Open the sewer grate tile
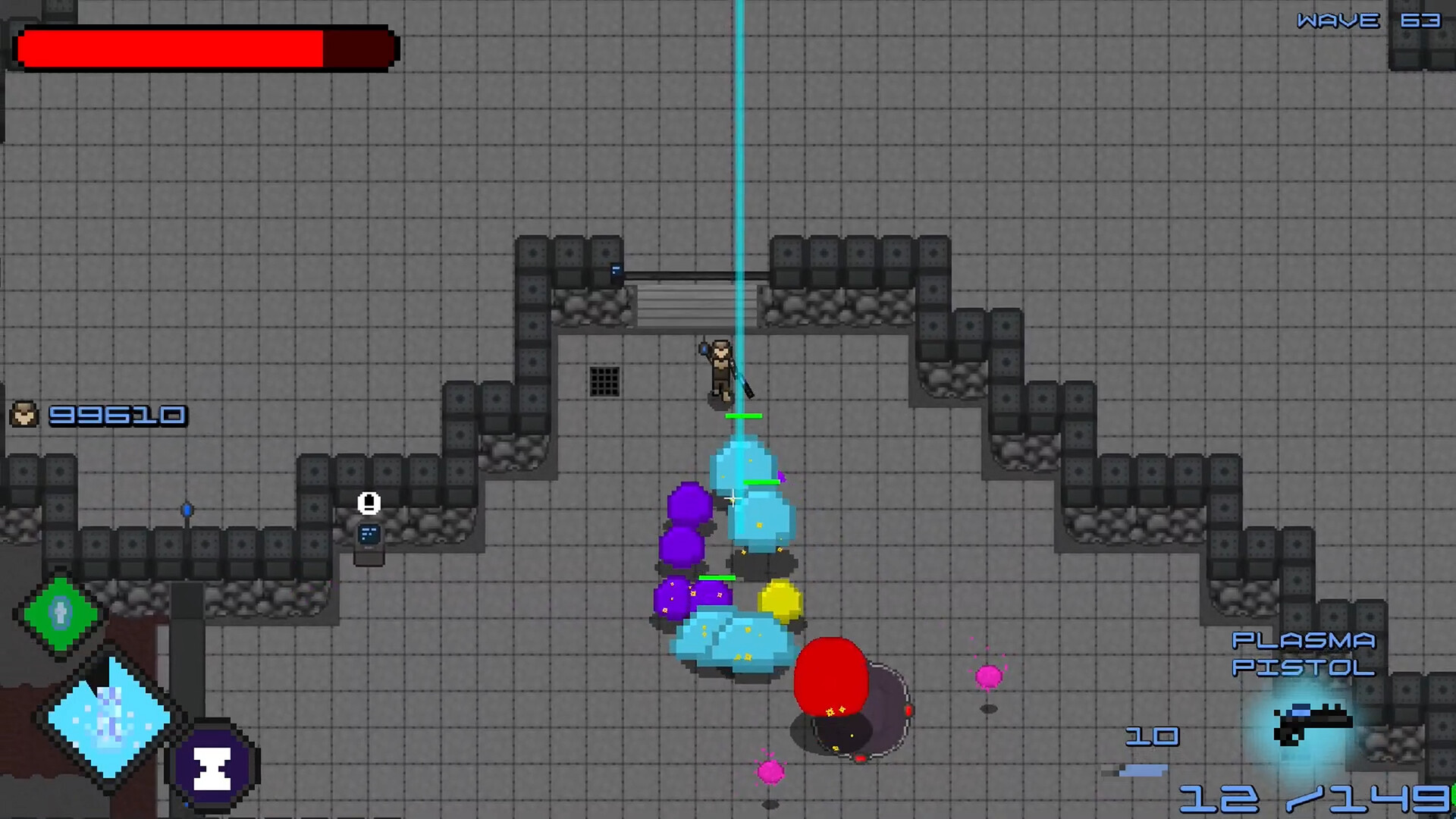This screenshot has width=1456, height=819. tap(604, 381)
